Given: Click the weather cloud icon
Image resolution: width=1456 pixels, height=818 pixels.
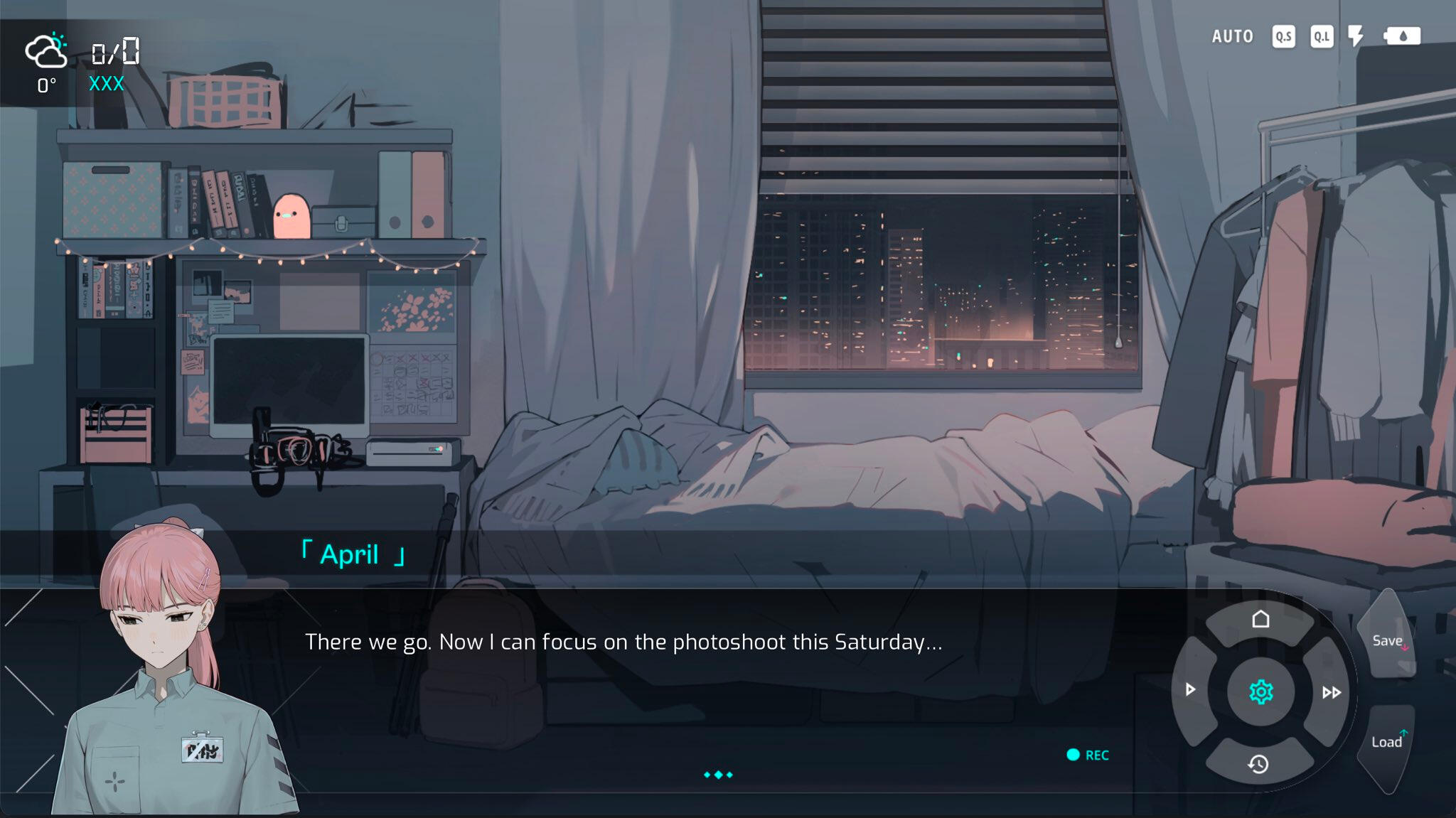Looking at the screenshot, I should [x=46, y=51].
